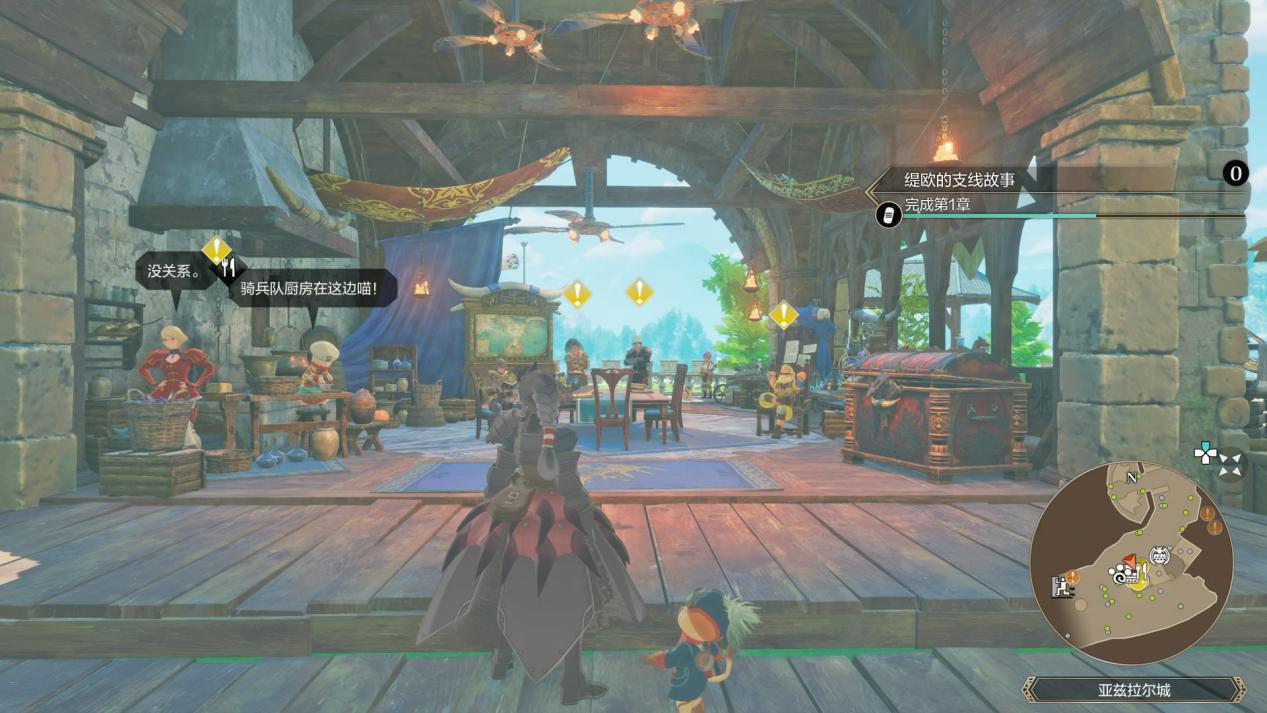1267x713 pixels.
Task: Select the 亚兹拉尔城 location banner
Action: tap(1133, 689)
